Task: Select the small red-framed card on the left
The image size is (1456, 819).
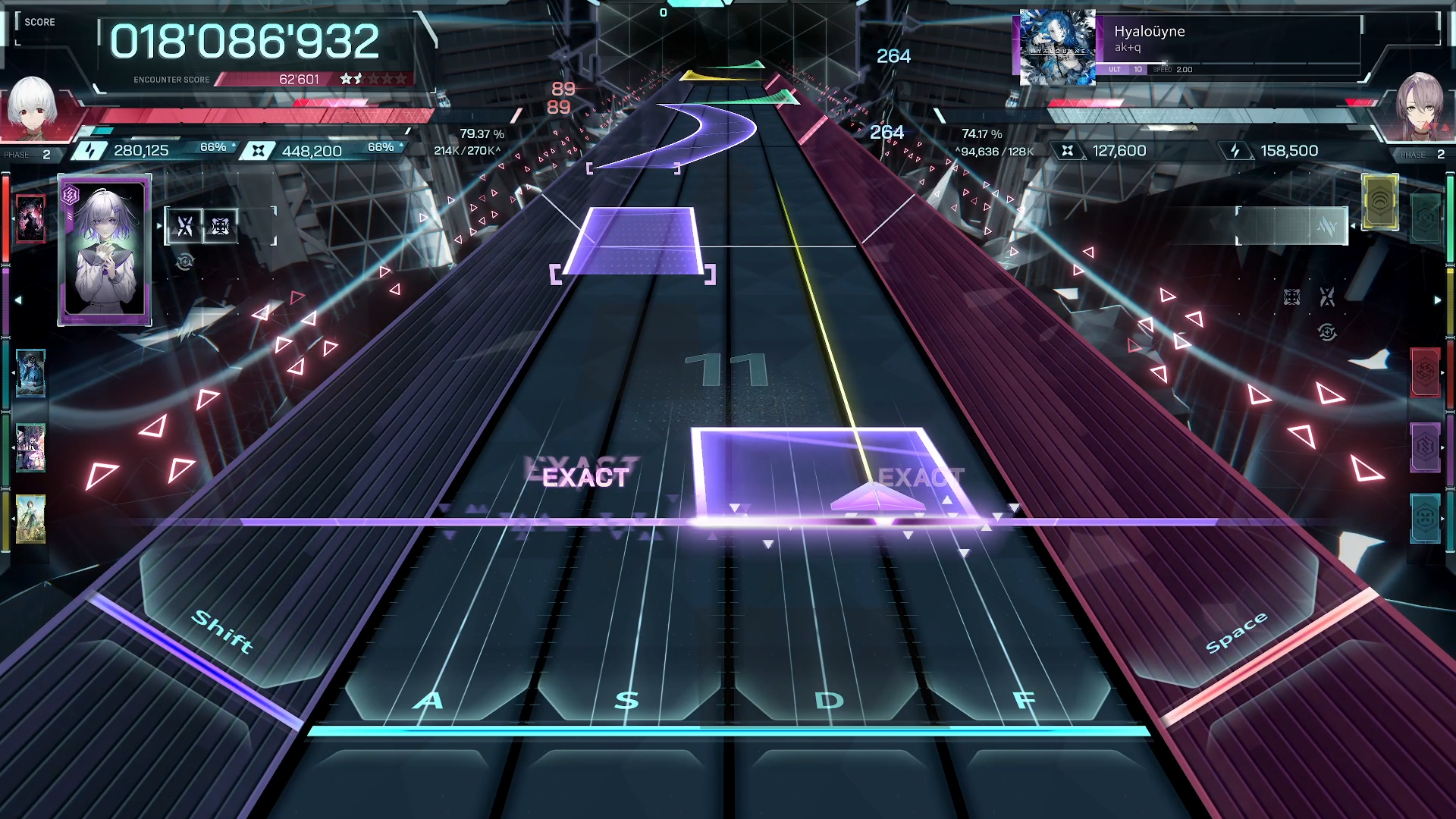Action: pyautogui.click(x=30, y=219)
